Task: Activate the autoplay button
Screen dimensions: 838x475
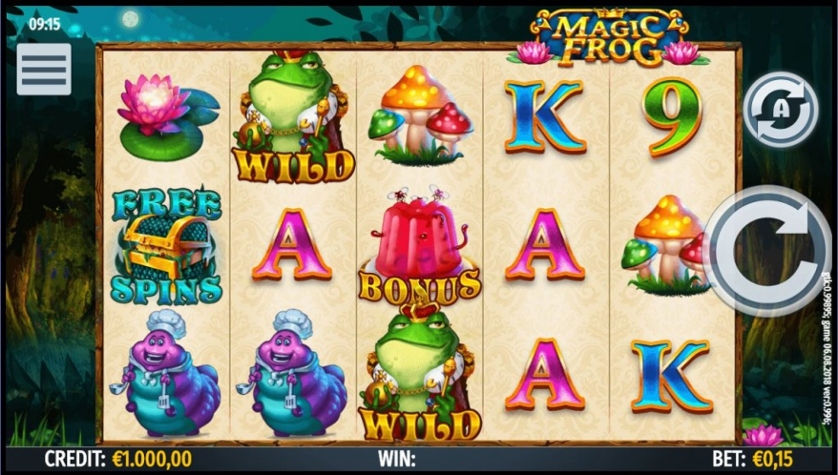Action: 781,110
